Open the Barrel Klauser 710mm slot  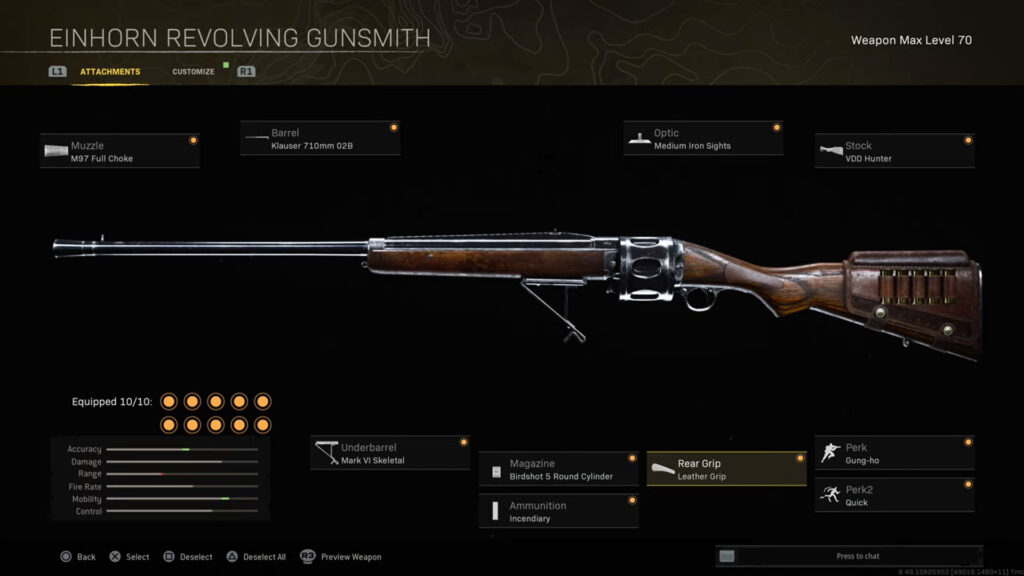click(x=320, y=139)
